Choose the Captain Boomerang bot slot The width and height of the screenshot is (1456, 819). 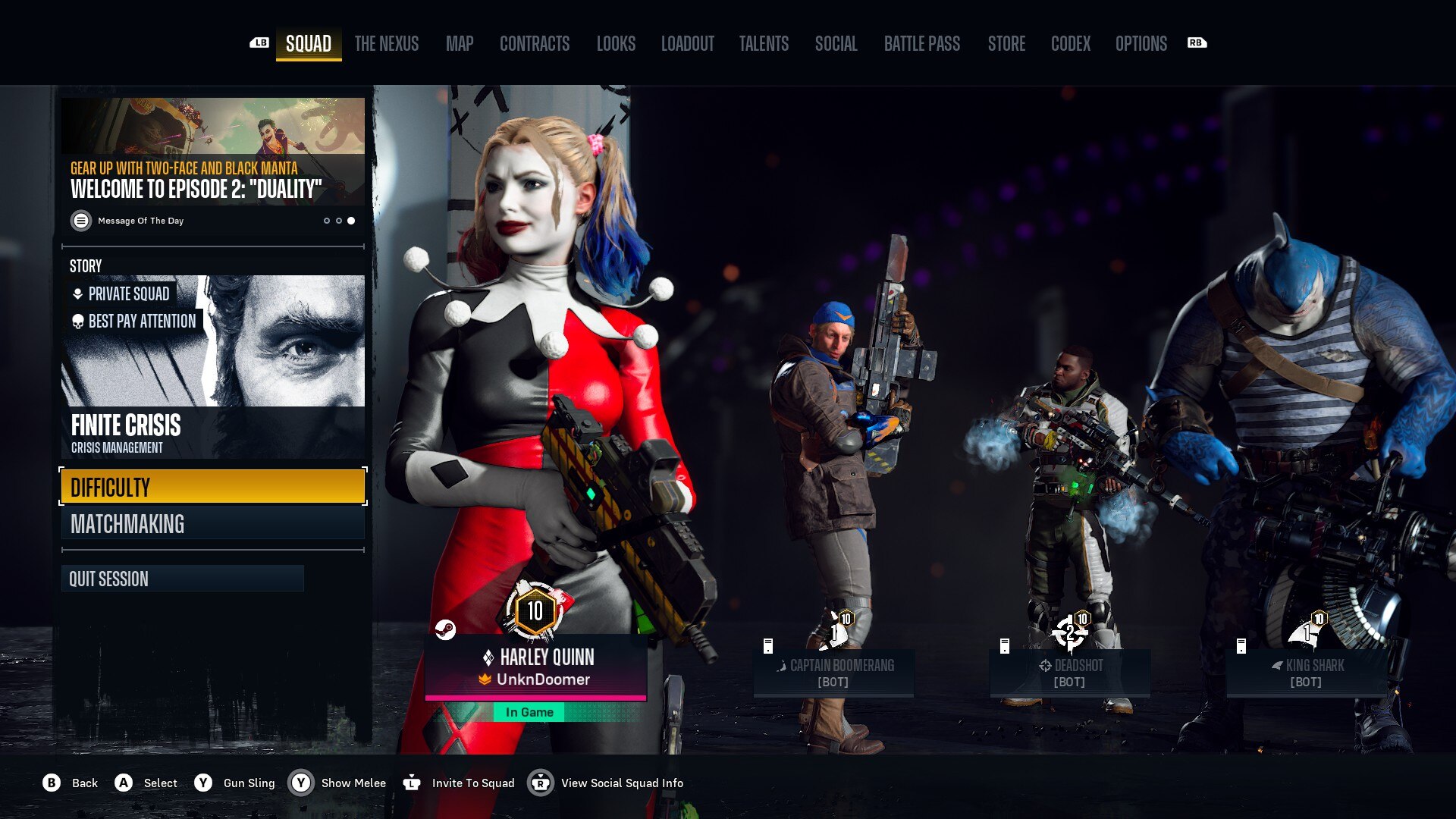point(833,672)
